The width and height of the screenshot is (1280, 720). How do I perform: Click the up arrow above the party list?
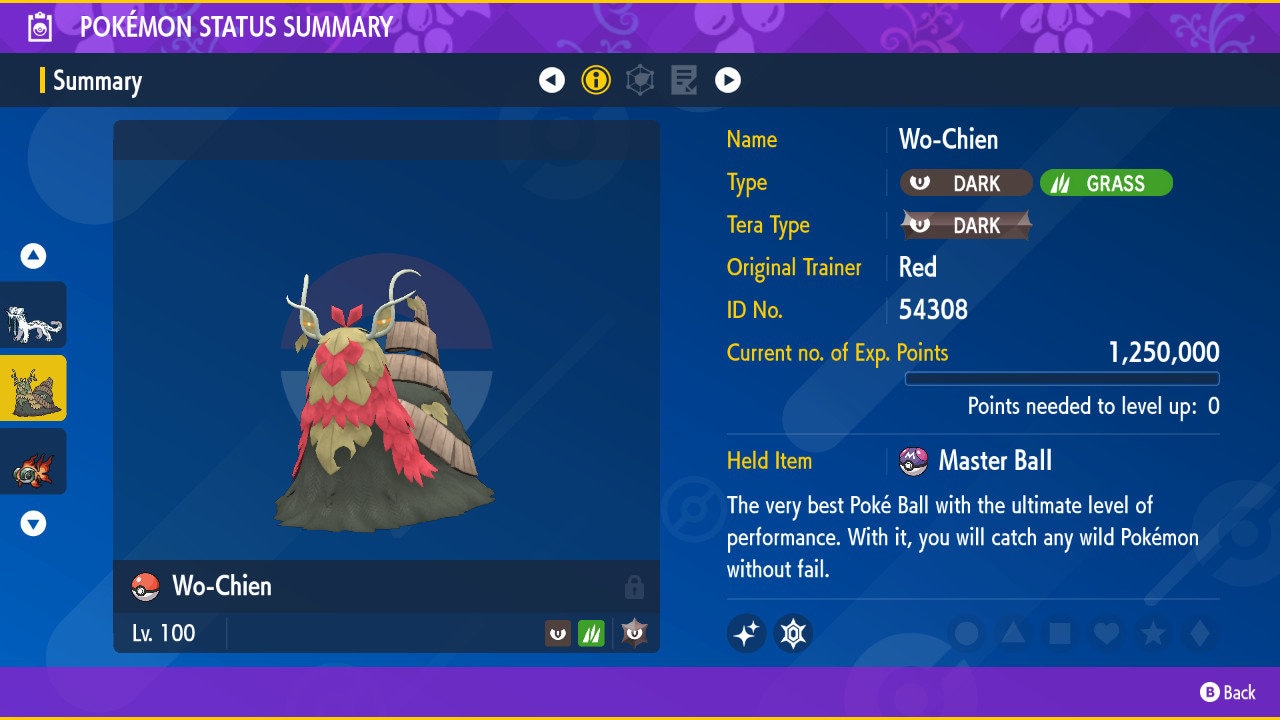tap(33, 256)
